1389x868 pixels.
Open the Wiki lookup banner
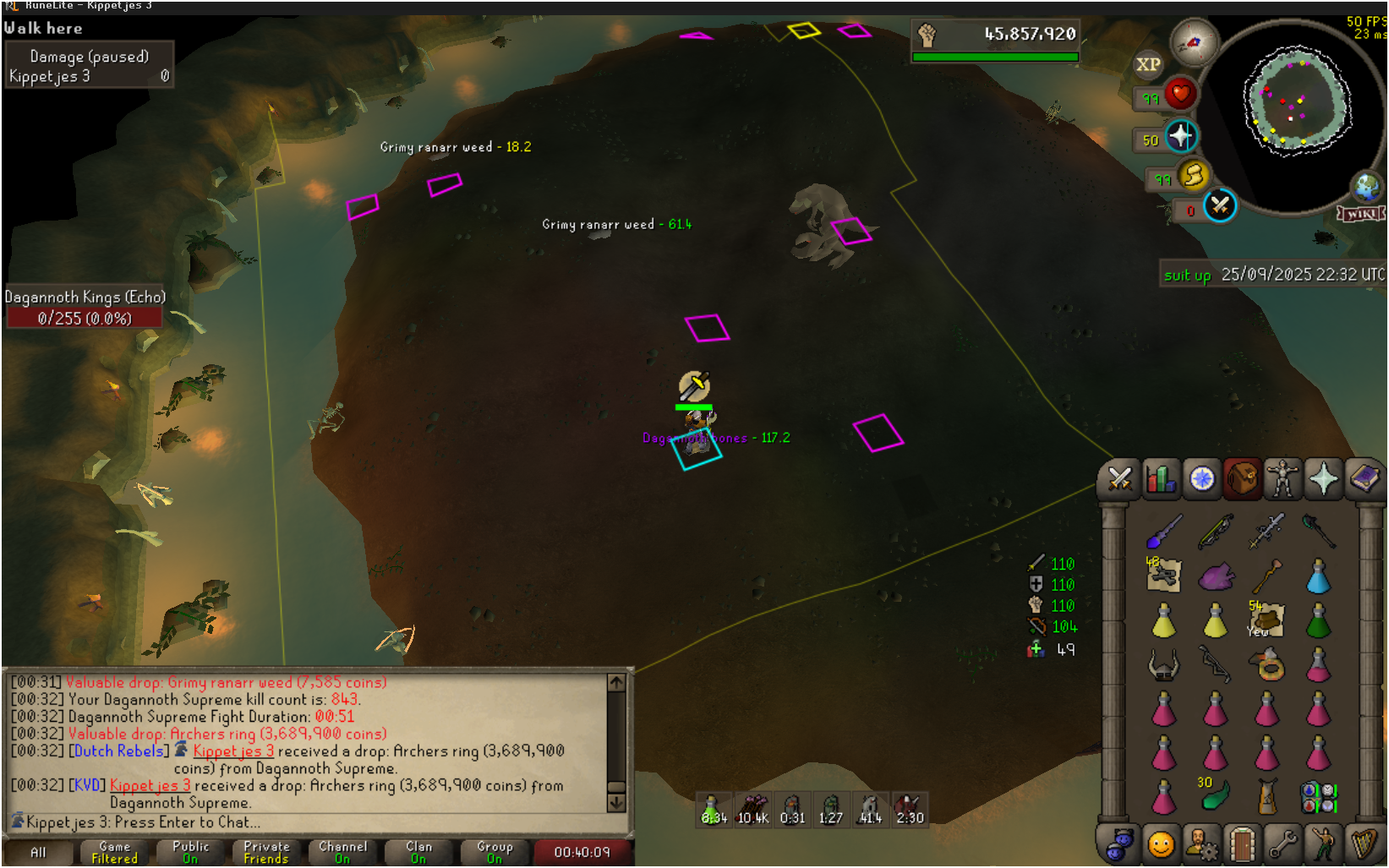coord(1361,214)
